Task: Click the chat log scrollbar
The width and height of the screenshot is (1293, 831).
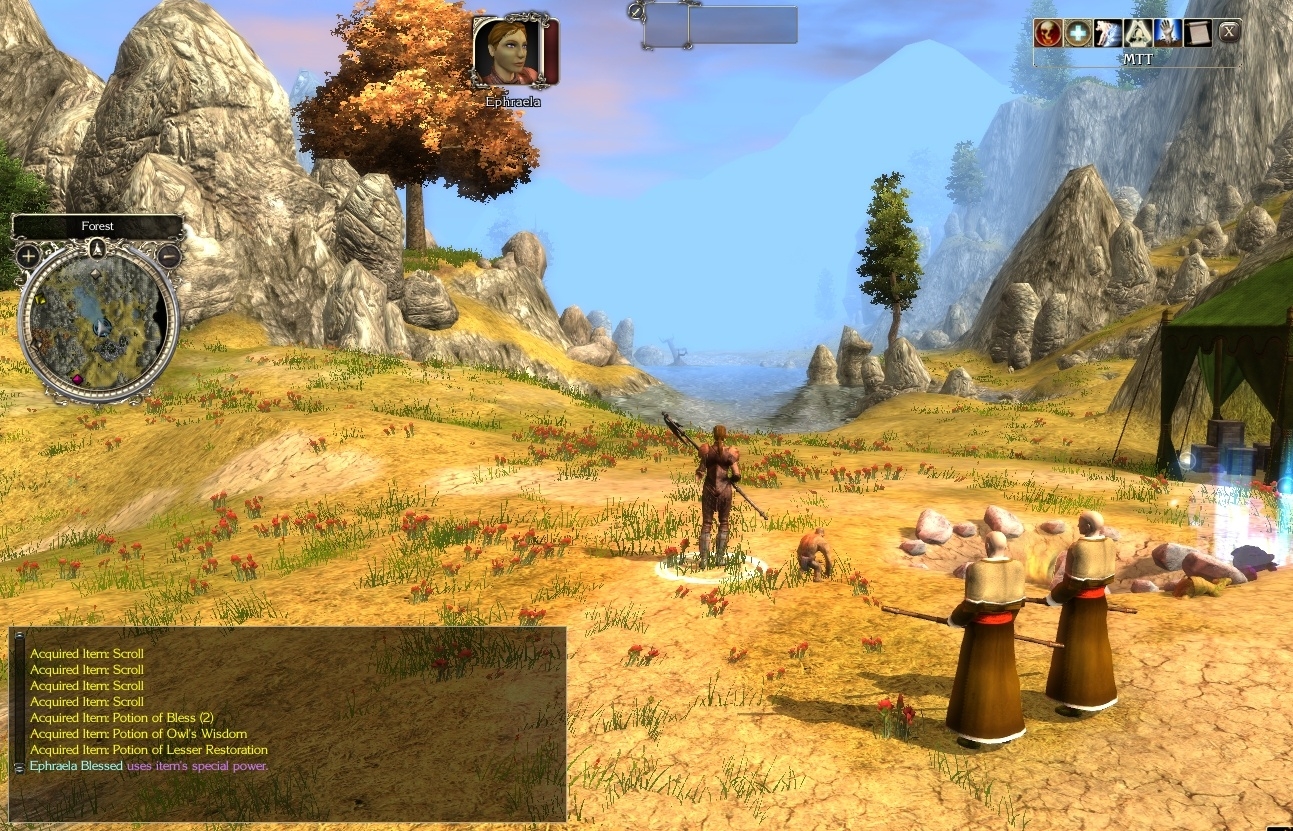Action: tap(17, 702)
